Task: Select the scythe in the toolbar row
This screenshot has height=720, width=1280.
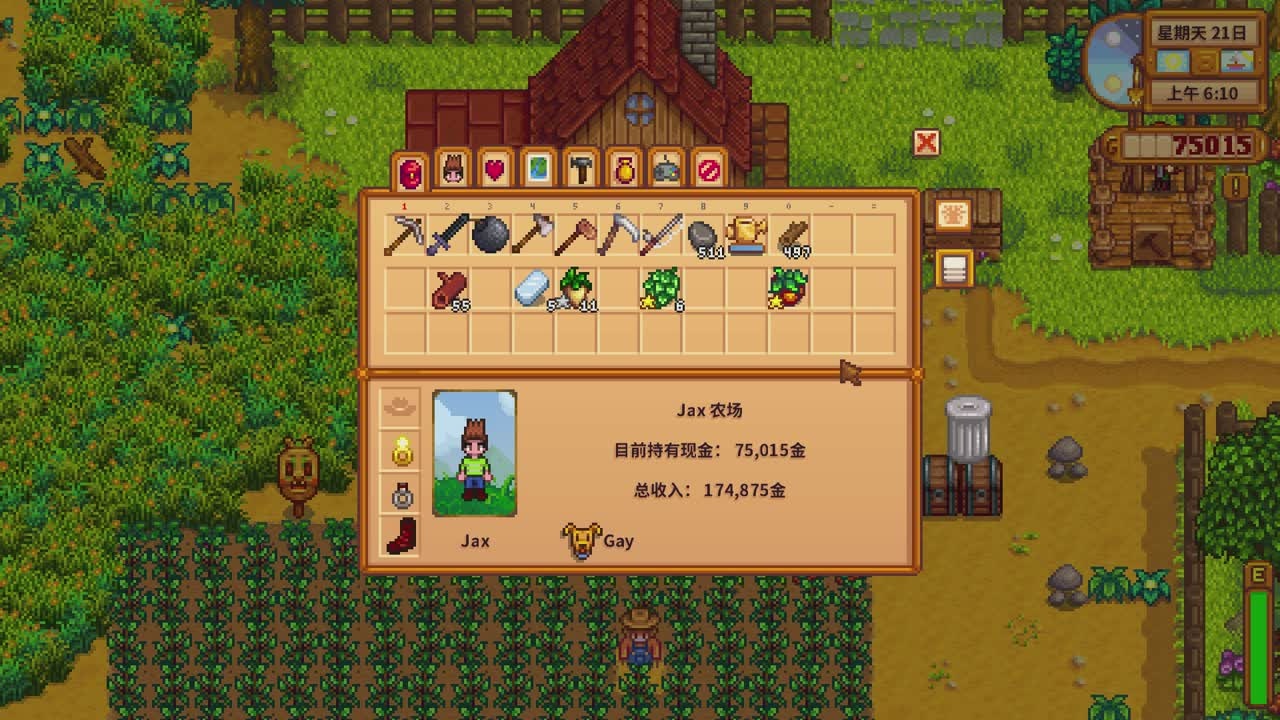Action: point(618,236)
